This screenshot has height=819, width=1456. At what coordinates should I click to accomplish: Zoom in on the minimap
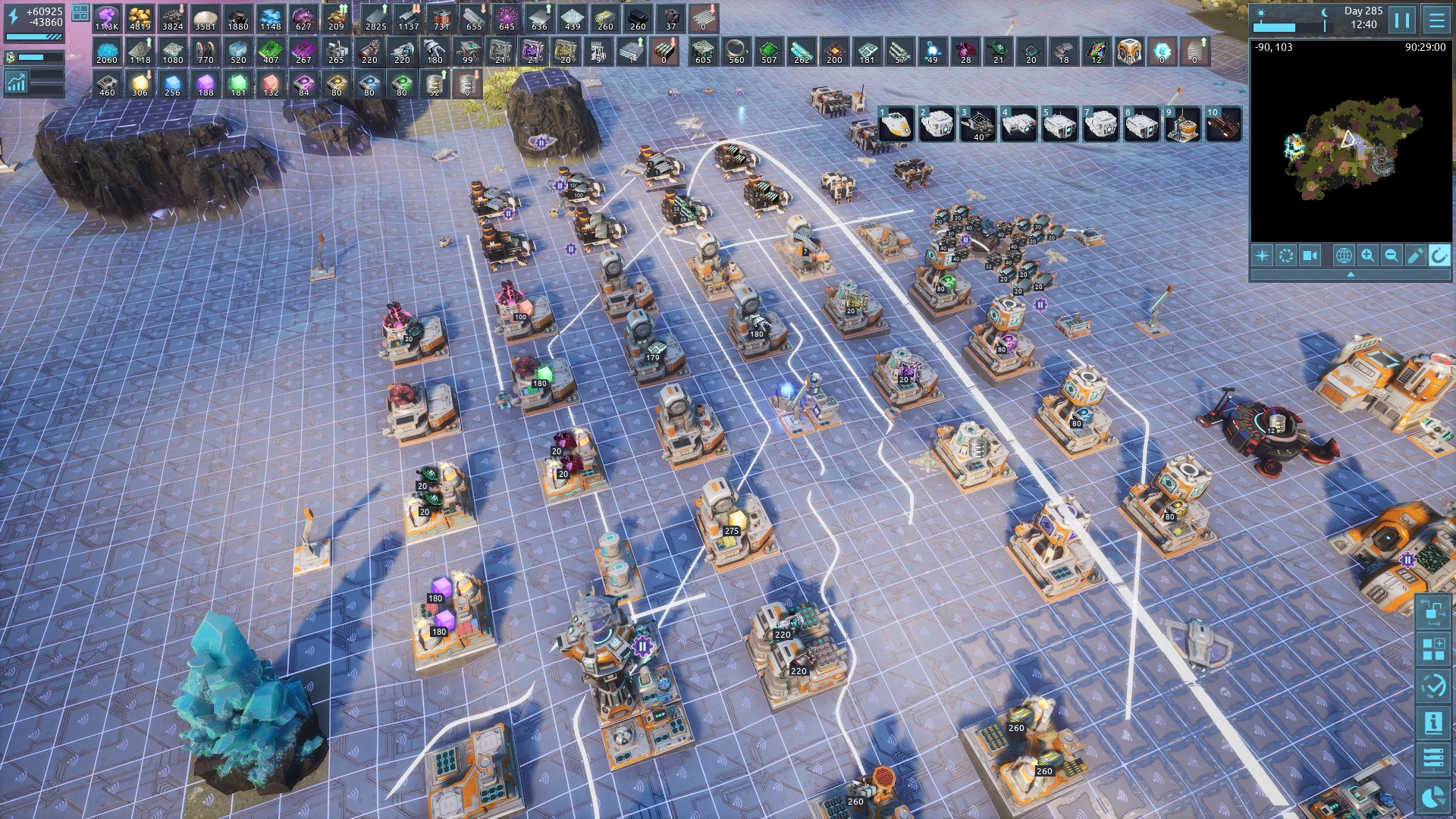pyautogui.click(x=1367, y=256)
